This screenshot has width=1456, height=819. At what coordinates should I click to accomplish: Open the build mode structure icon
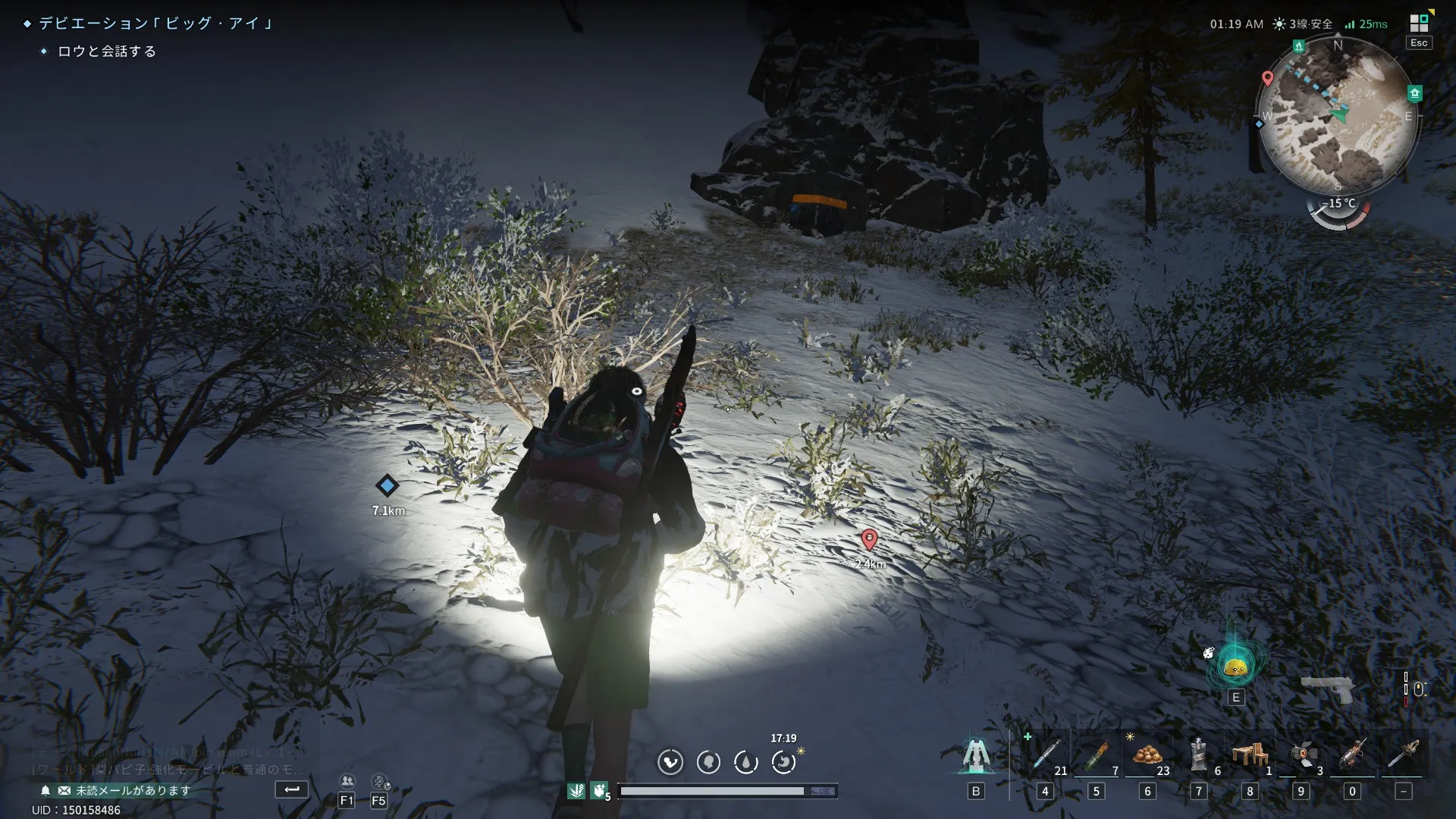975,756
